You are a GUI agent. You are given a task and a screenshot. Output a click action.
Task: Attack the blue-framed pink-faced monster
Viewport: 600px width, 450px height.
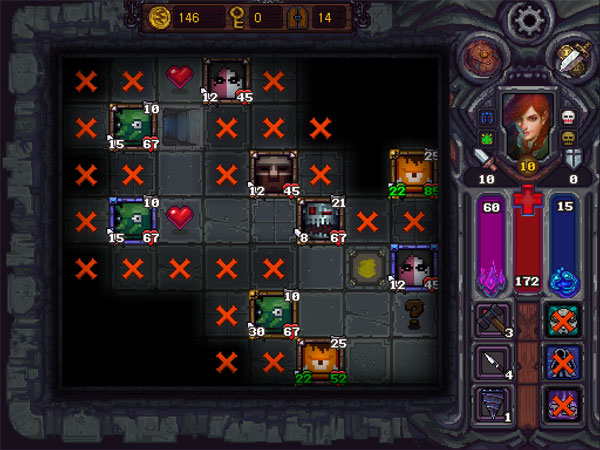click(413, 266)
